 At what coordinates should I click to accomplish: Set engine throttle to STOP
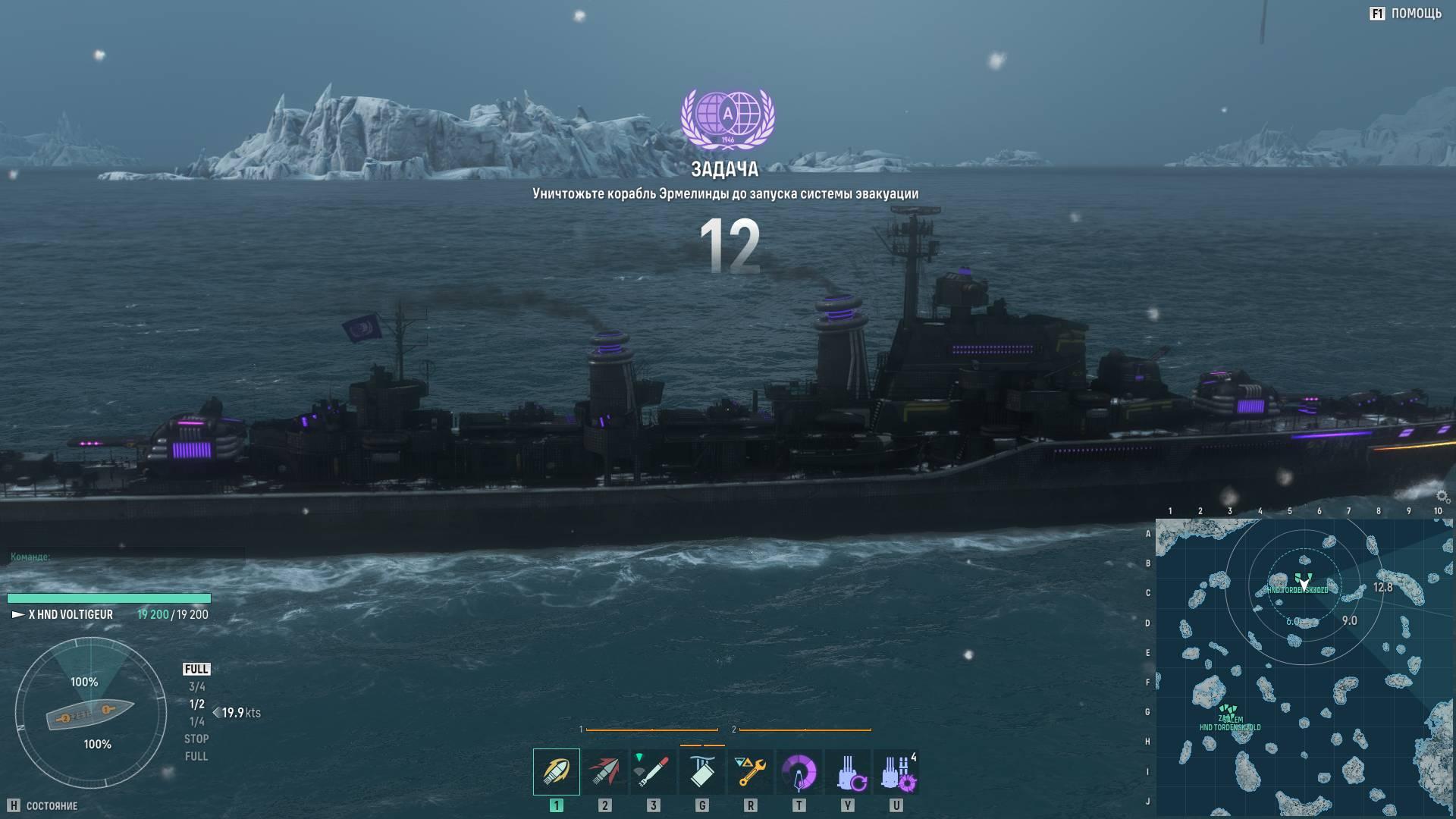[196, 739]
